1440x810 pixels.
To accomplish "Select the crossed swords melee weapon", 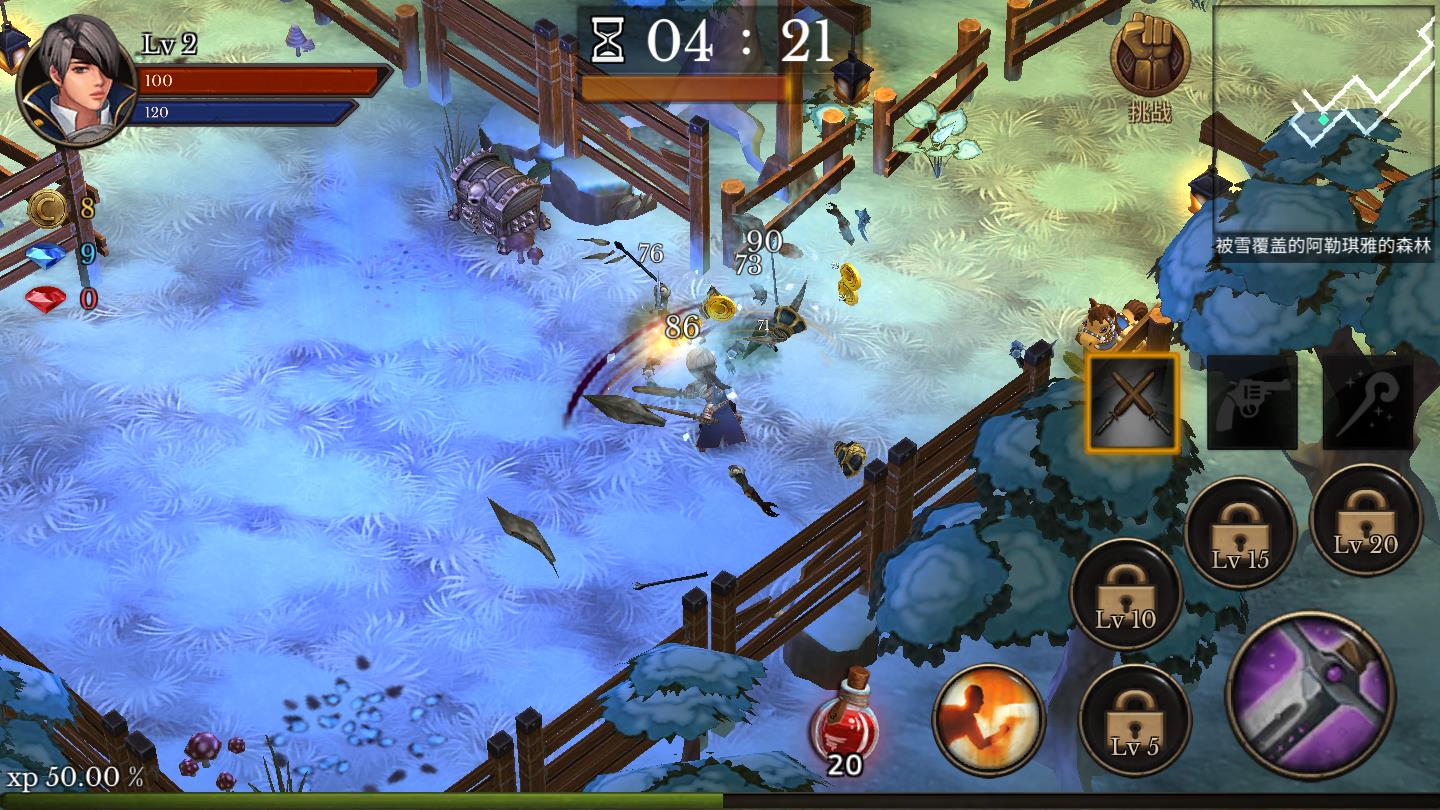I will point(1132,403).
